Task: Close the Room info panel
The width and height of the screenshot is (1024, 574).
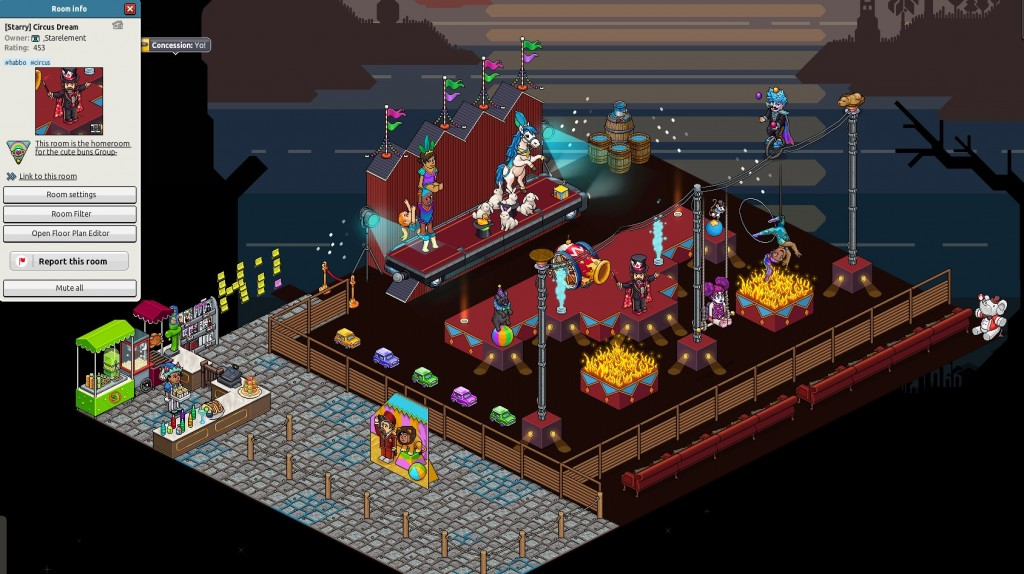Action: (131, 9)
